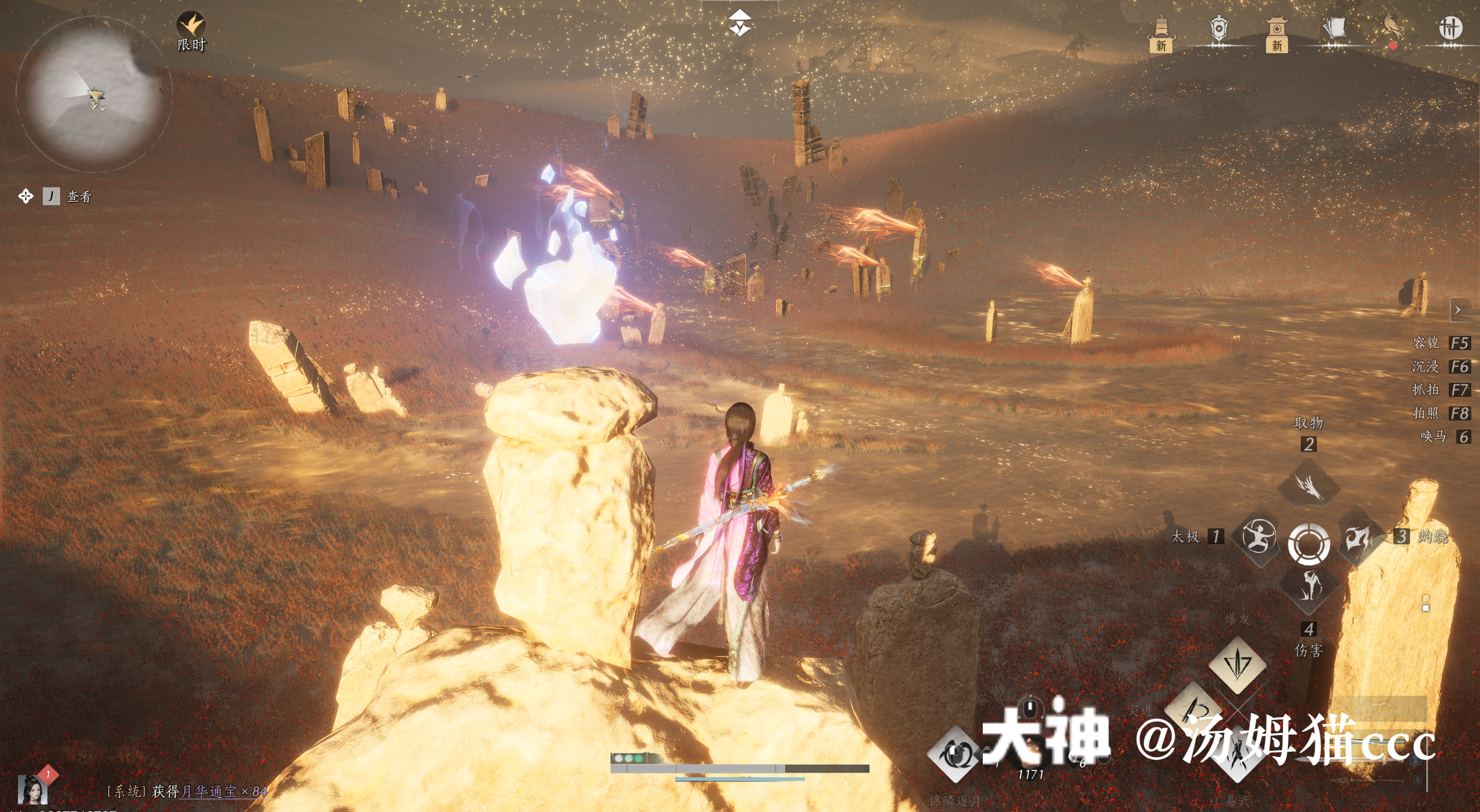This screenshot has width=1480, height=812.
Task: Open the 月华通宝 item link in chat
Action: click(209, 791)
